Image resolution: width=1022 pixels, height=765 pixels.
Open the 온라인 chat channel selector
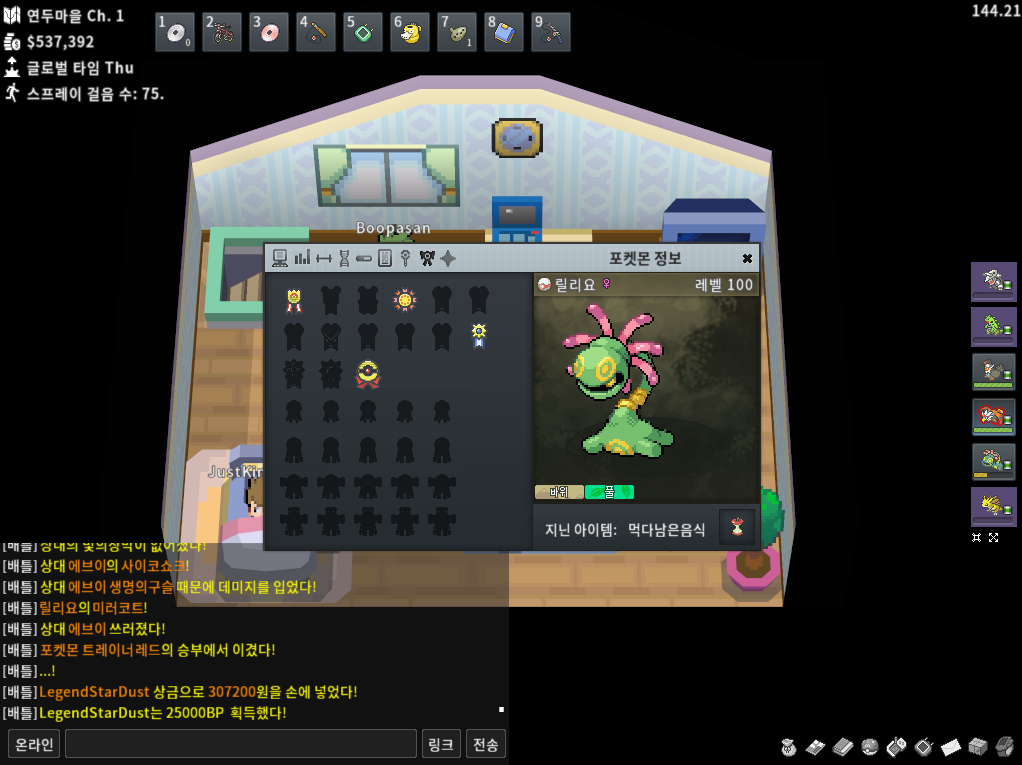pyautogui.click(x=33, y=744)
